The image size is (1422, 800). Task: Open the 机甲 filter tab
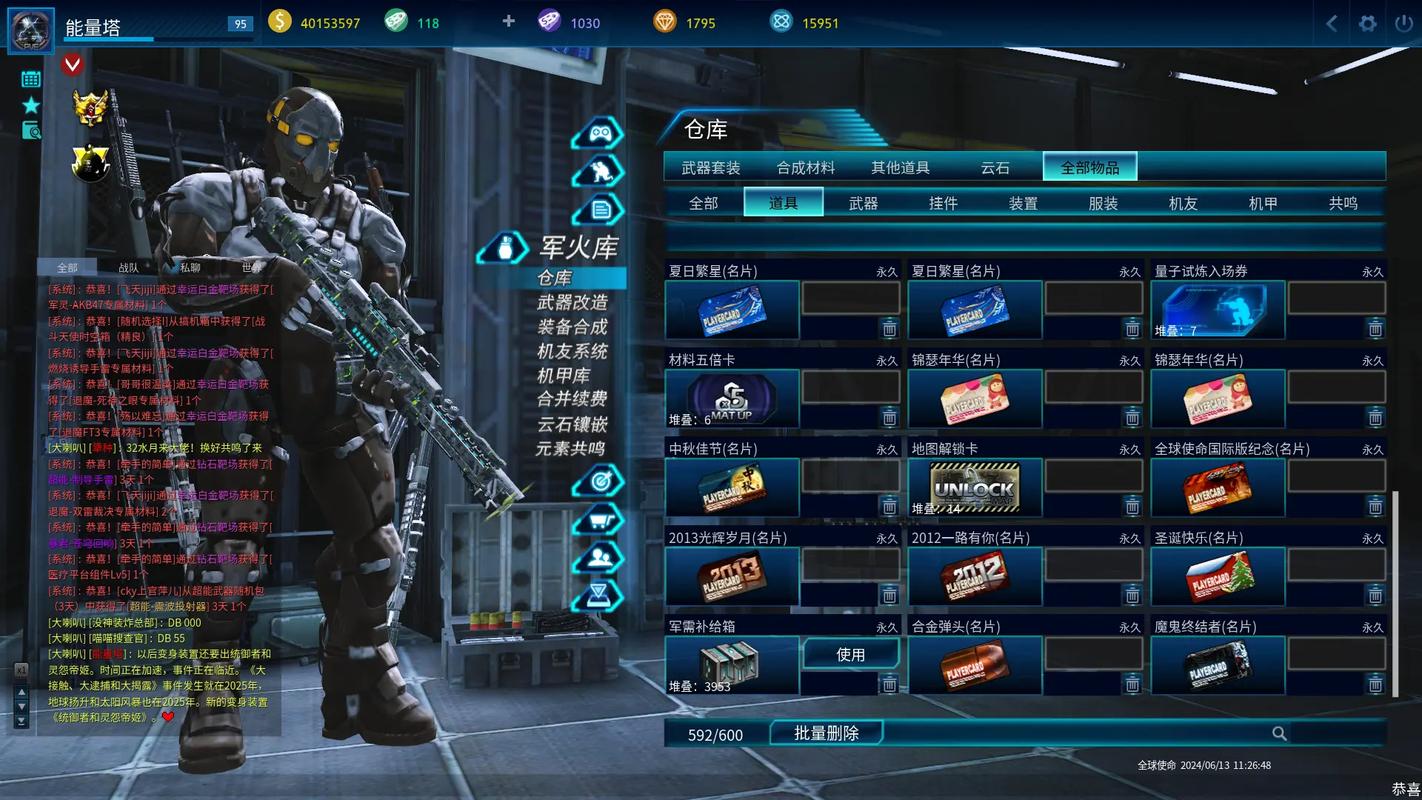coord(1263,203)
